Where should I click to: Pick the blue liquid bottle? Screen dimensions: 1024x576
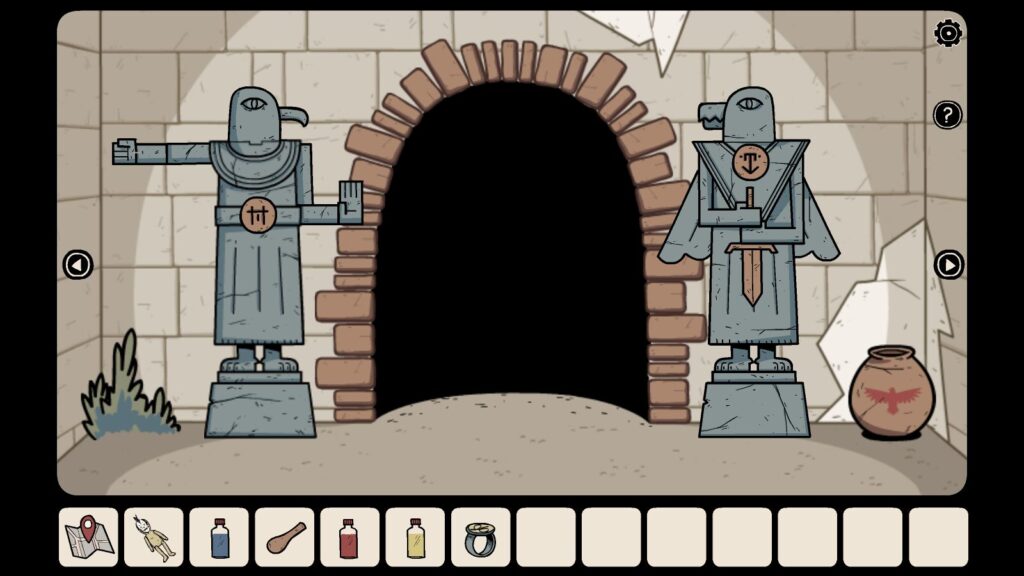(x=219, y=537)
